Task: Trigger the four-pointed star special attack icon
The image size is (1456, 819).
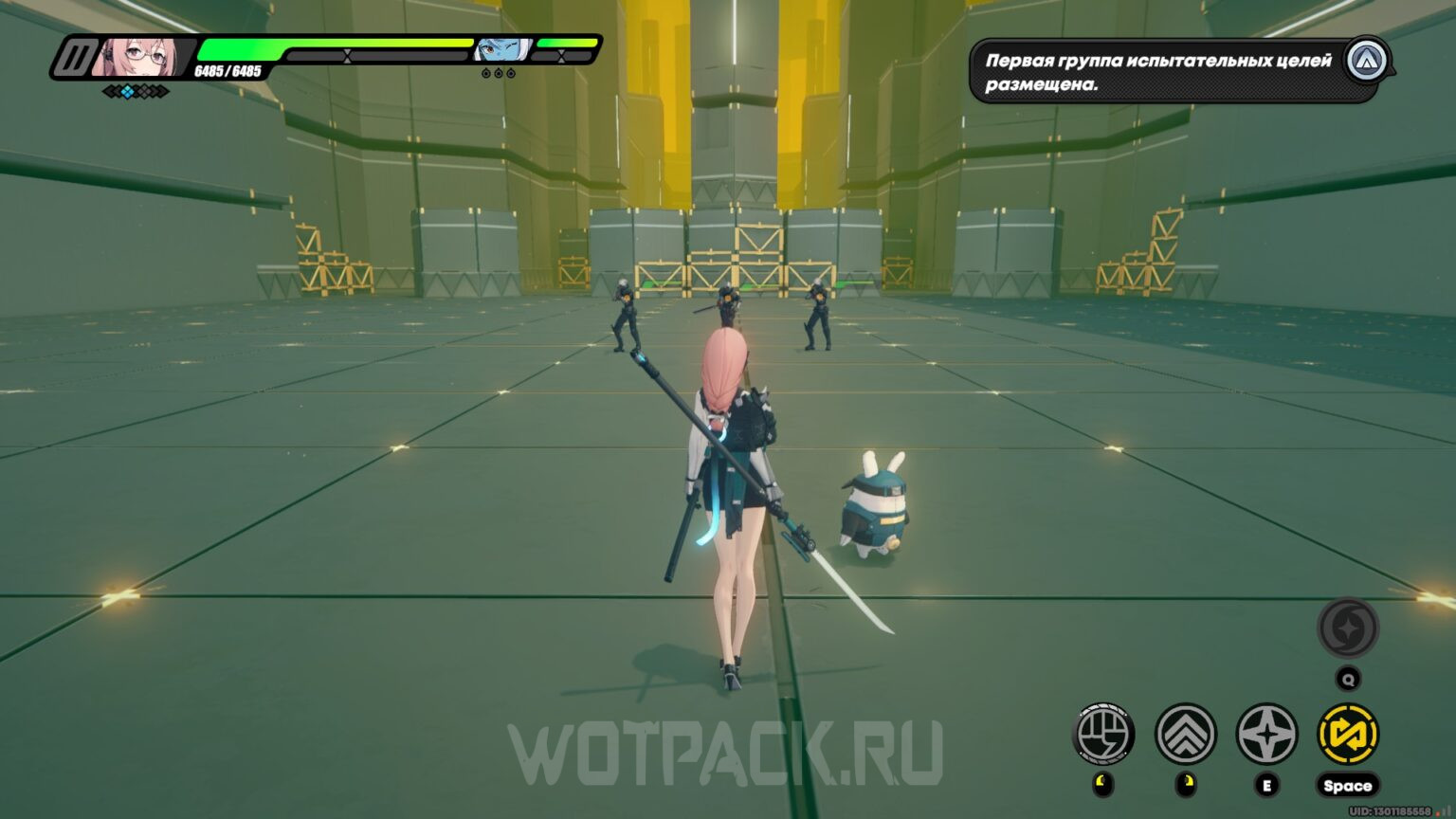Action: click(1268, 736)
